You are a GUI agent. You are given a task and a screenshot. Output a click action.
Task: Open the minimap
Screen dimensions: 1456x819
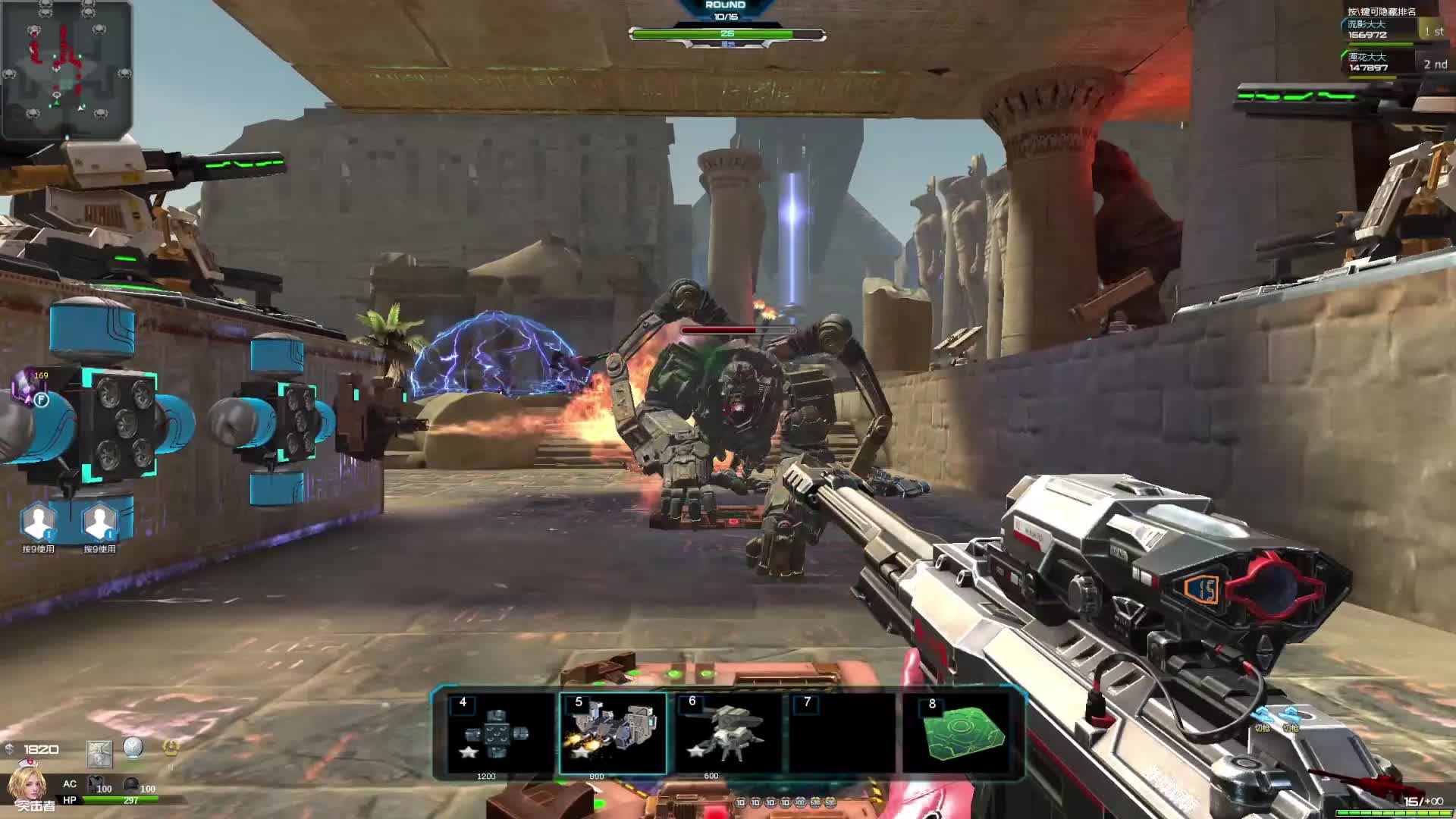(x=67, y=69)
